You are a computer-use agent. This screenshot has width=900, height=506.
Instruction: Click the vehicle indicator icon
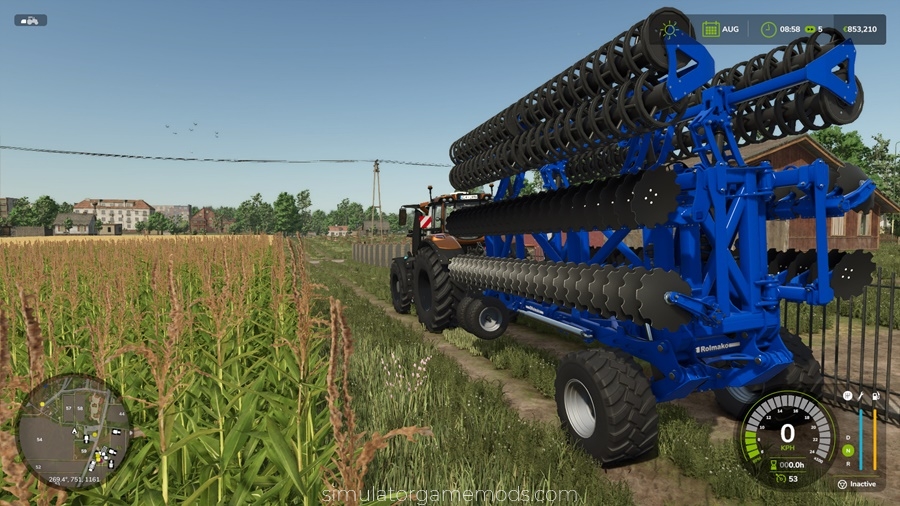(30, 20)
